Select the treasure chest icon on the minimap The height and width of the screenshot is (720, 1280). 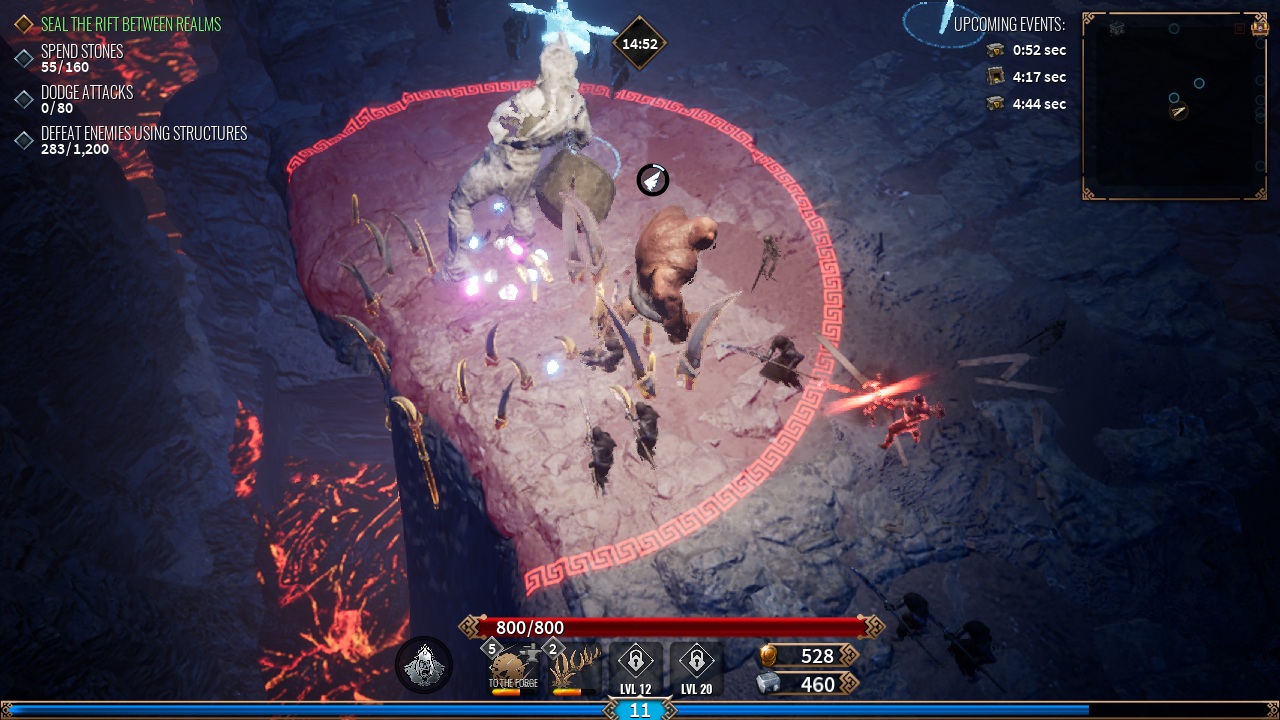(1260, 29)
